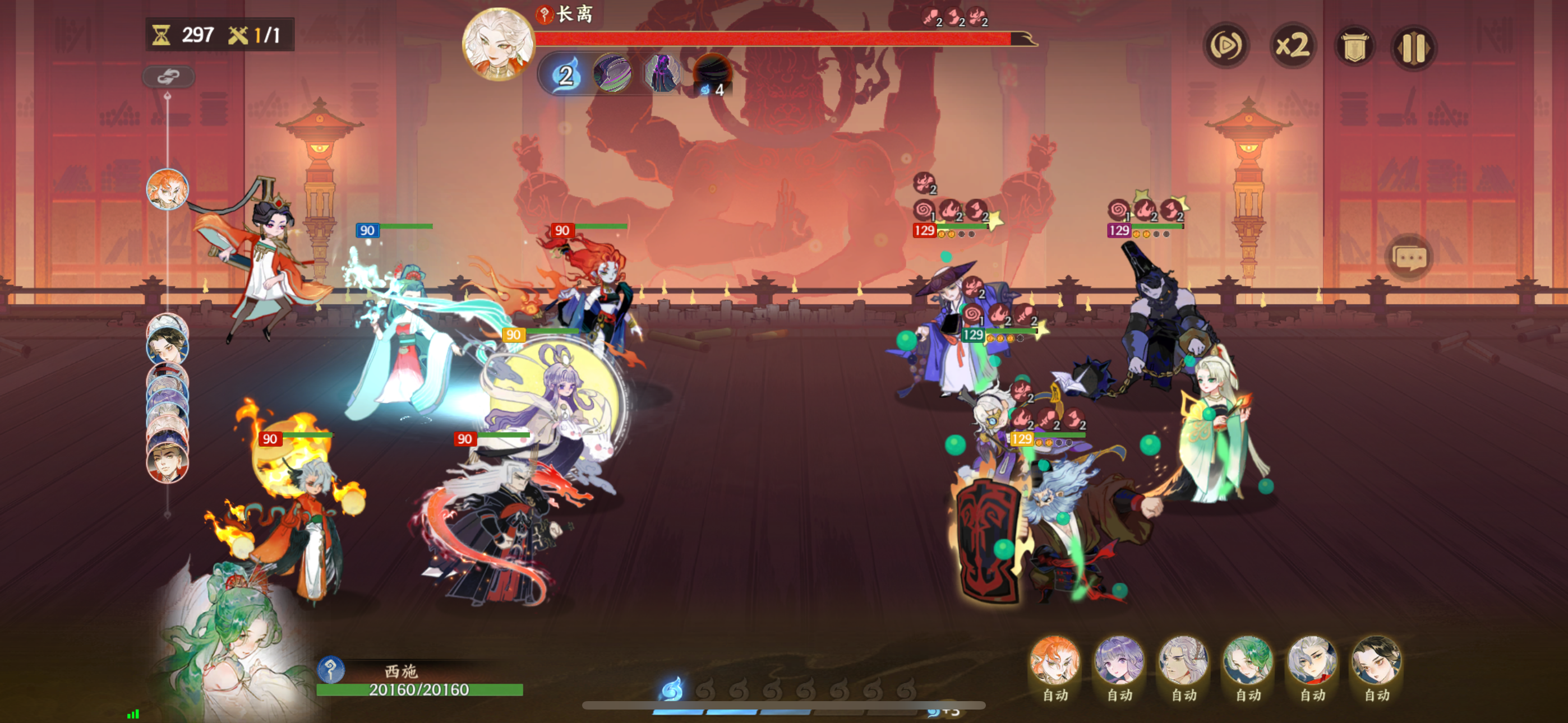Select the orange-haired hero's auto skill portrait
1568x723 pixels.
click(x=1055, y=661)
